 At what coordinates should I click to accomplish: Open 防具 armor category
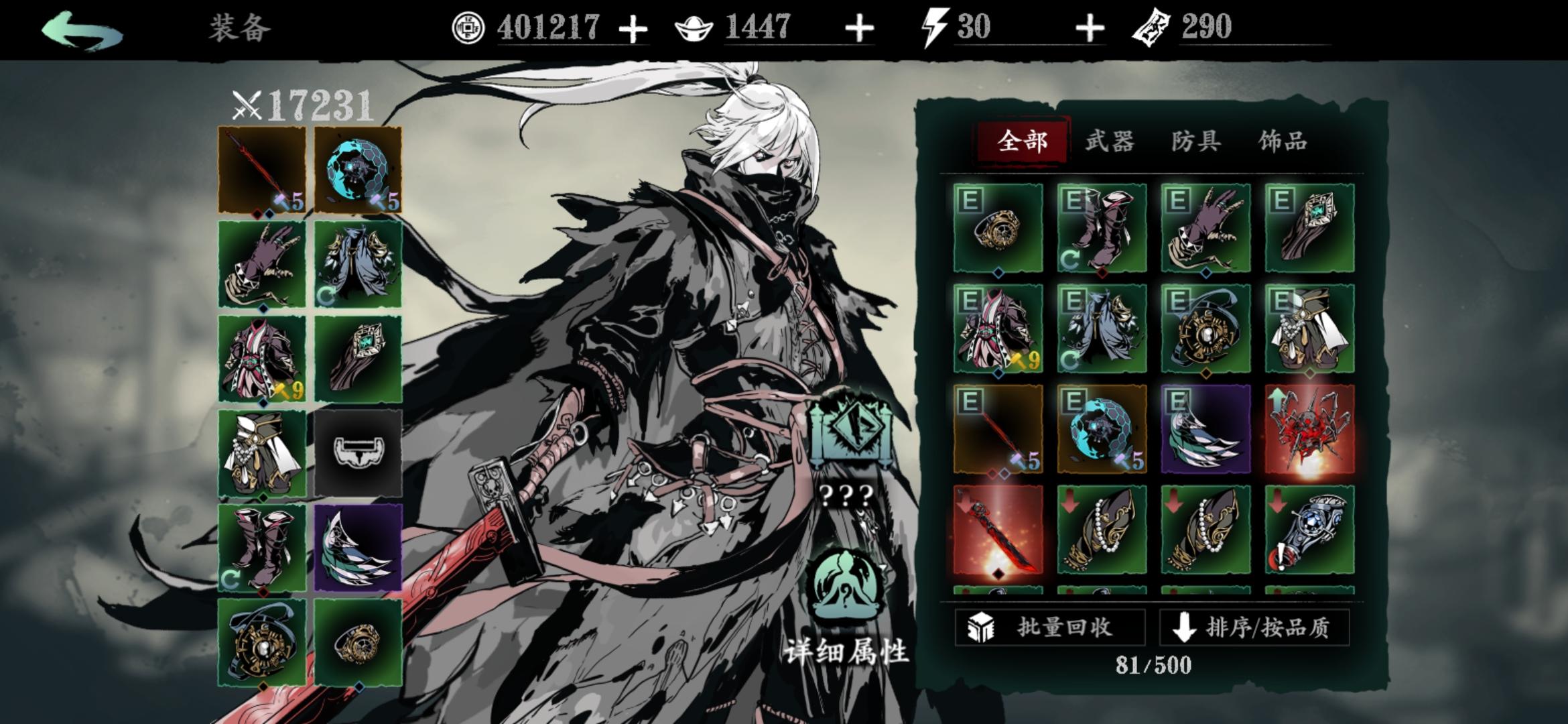click(x=1199, y=141)
